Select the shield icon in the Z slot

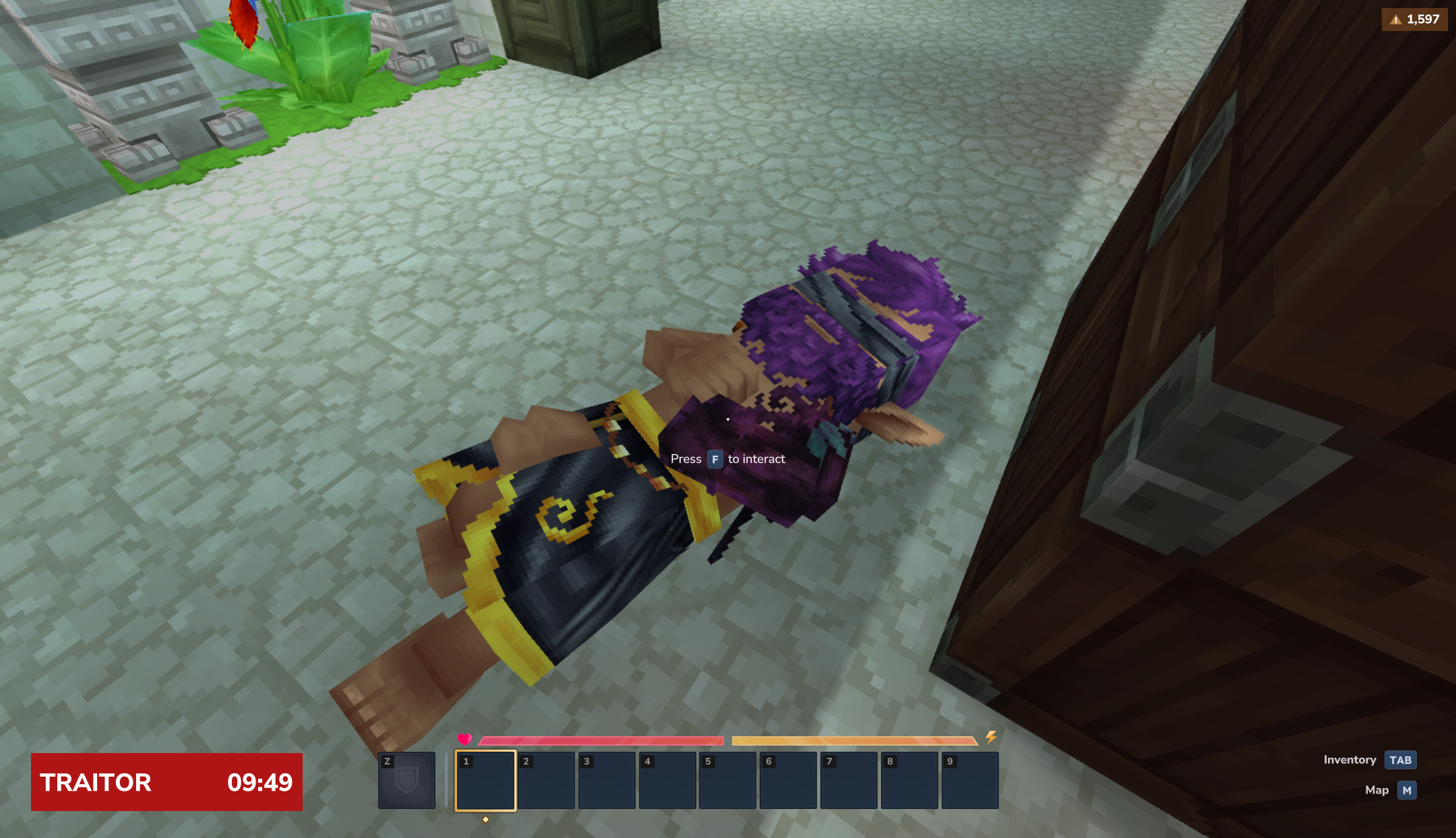(x=406, y=779)
